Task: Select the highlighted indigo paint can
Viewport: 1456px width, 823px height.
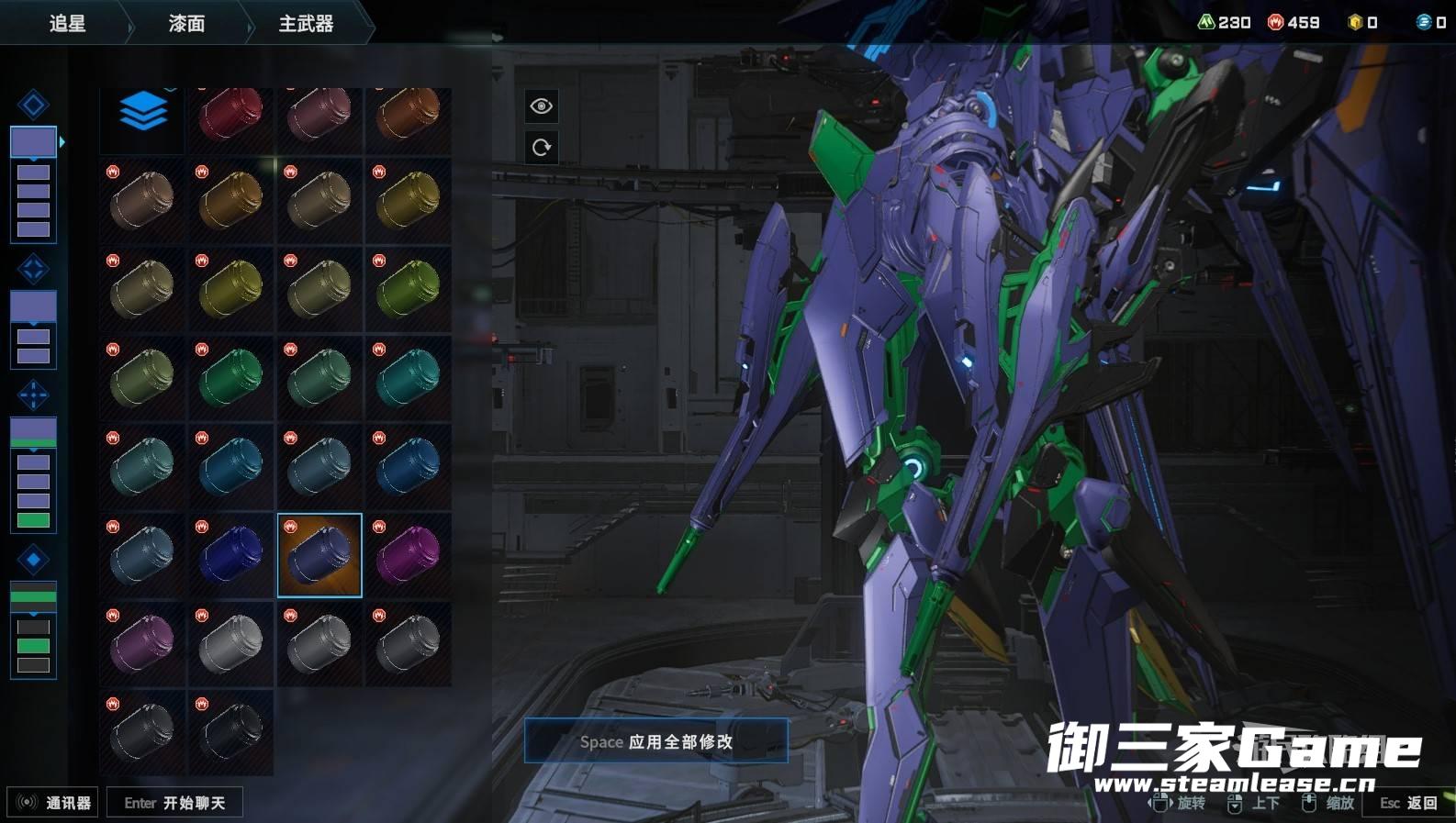Action: pos(319,555)
